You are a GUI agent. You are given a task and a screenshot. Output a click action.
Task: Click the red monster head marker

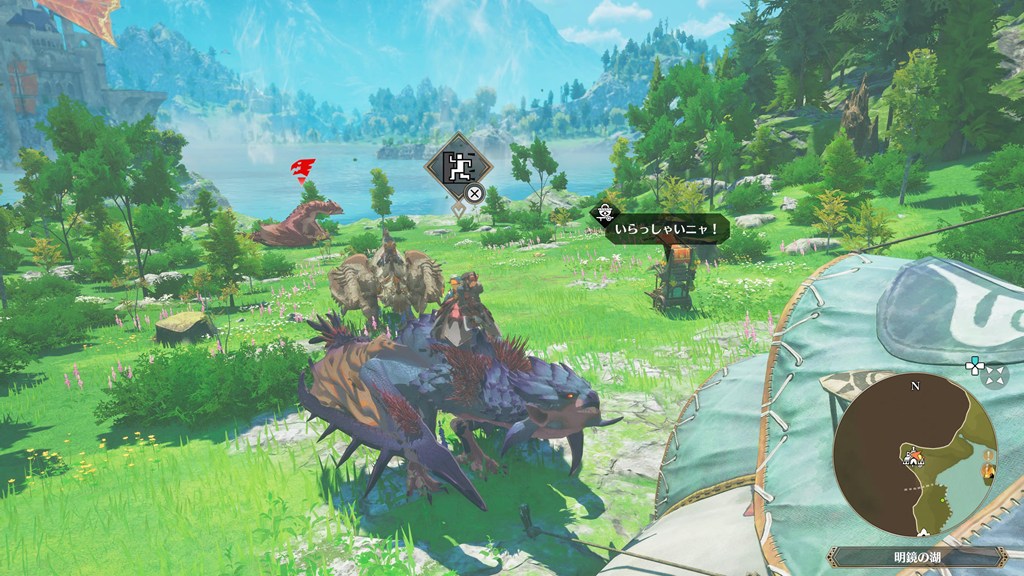pyautogui.click(x=302, y=168)
